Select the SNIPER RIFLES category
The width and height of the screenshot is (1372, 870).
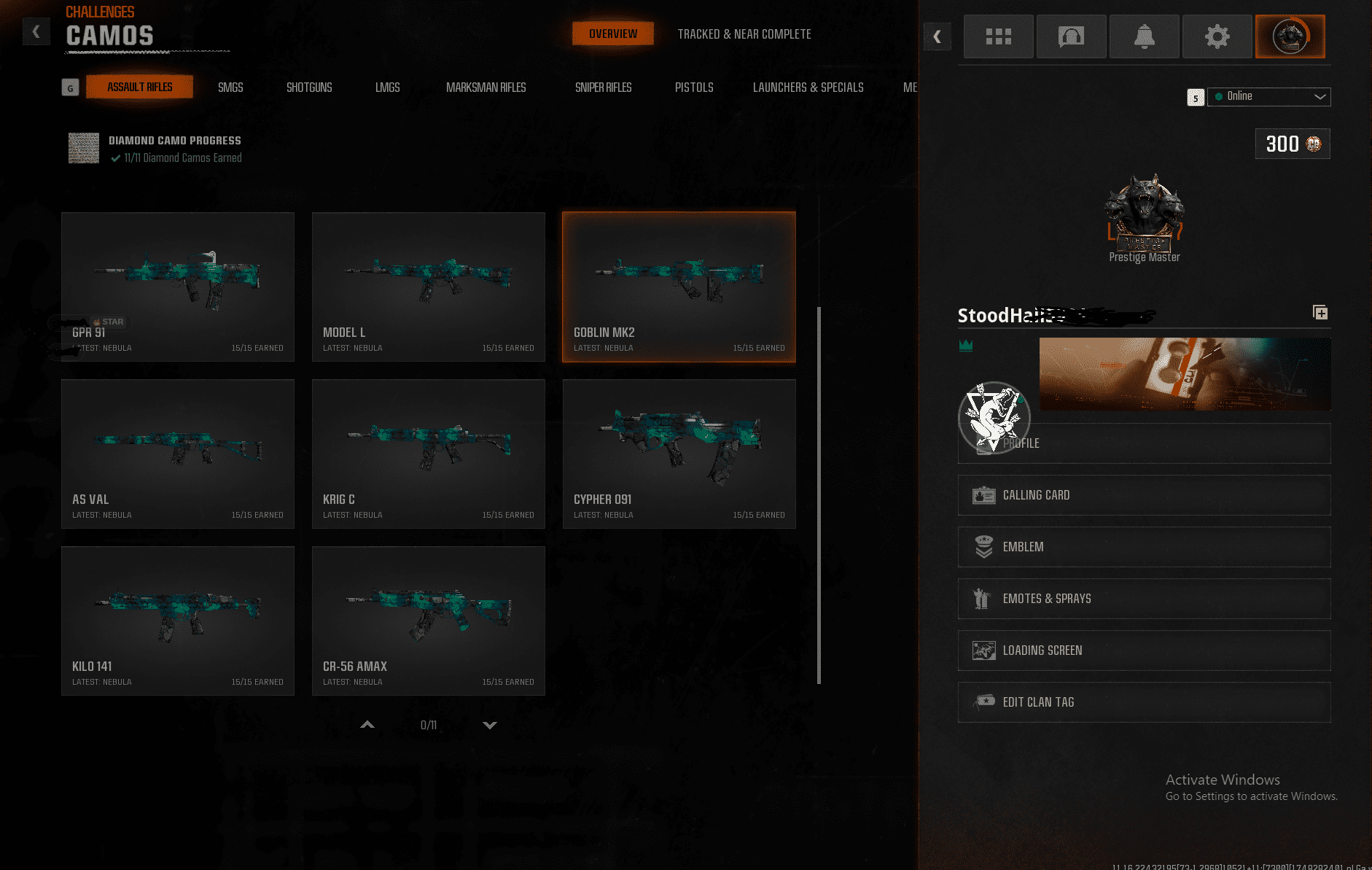click(603, 87)
